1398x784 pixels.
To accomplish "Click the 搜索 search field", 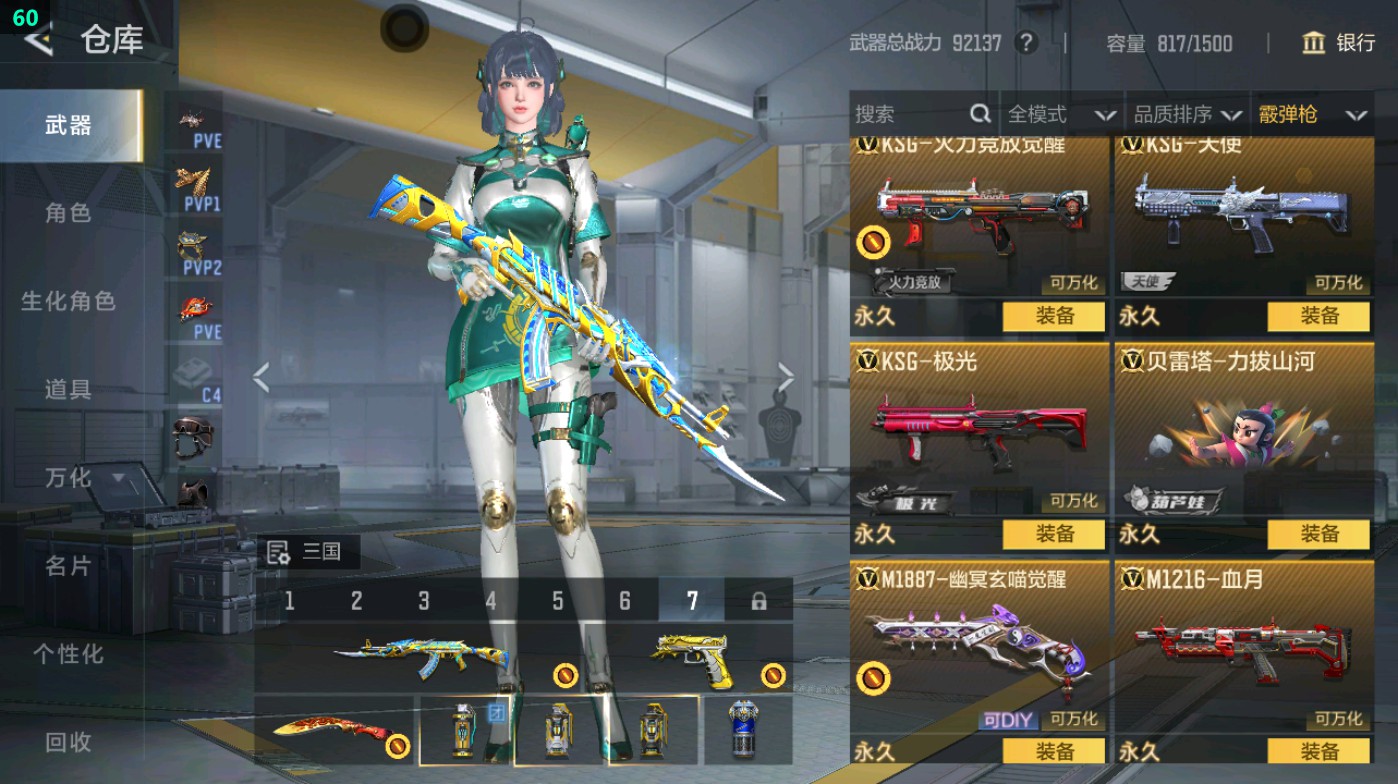I will (910, 115).
